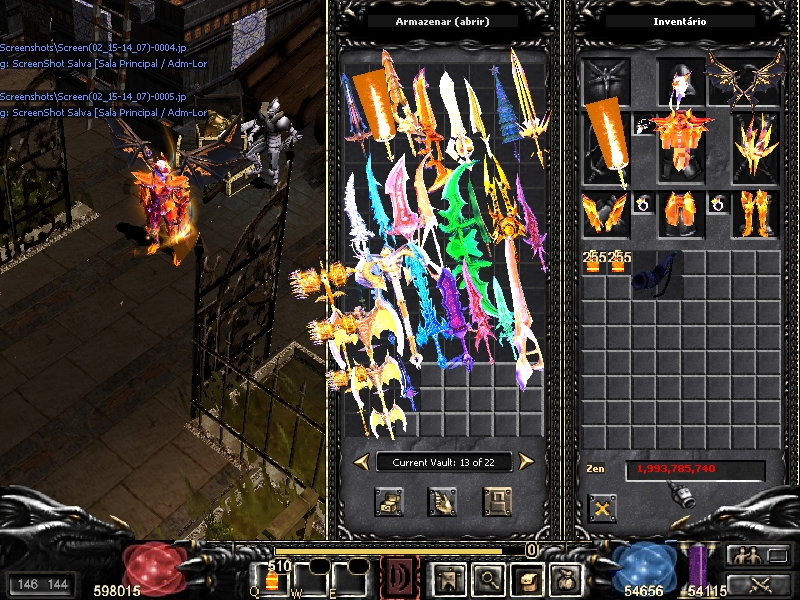Activate the red skill icon on hotbar
The width and height of the screenshot is (800, 600).
tap(398, 578)
